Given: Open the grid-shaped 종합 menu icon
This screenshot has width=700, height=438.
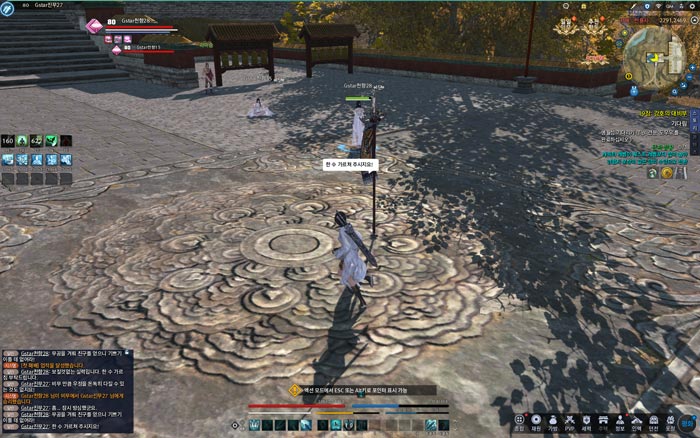Looking at the screenshot, I should coord(519,420).
